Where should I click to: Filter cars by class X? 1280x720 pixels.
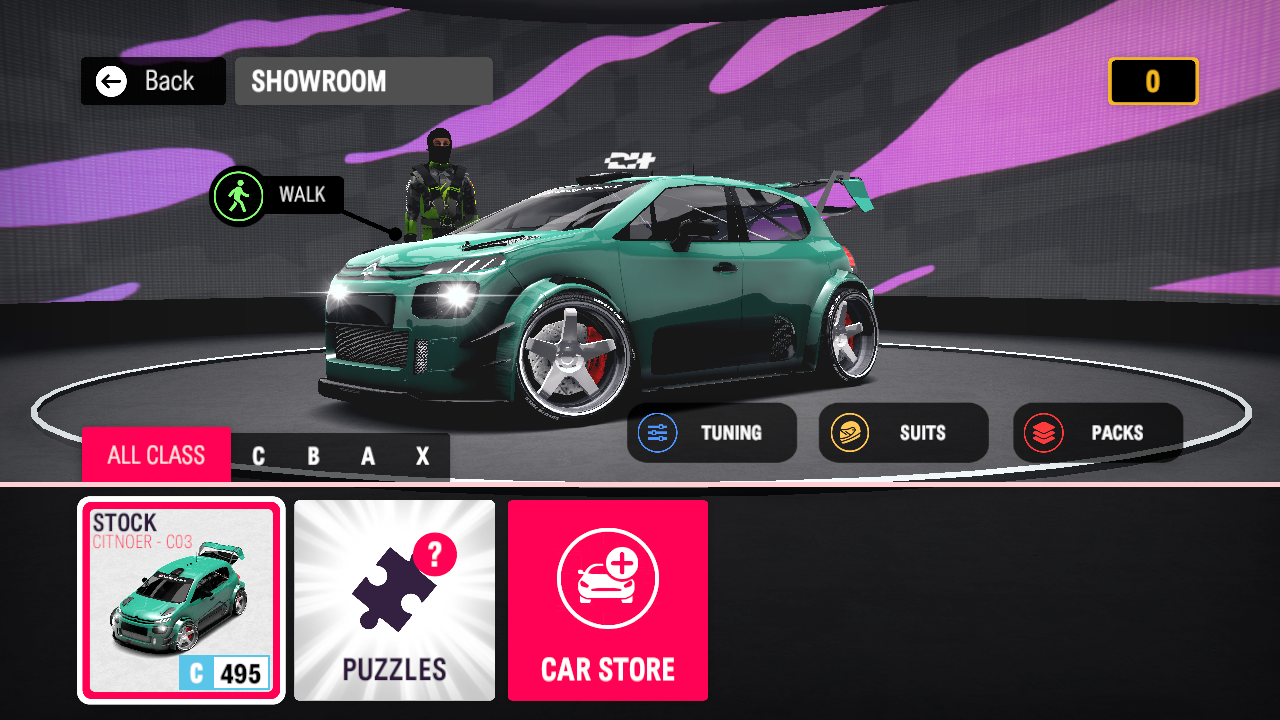tap(422, 457)
